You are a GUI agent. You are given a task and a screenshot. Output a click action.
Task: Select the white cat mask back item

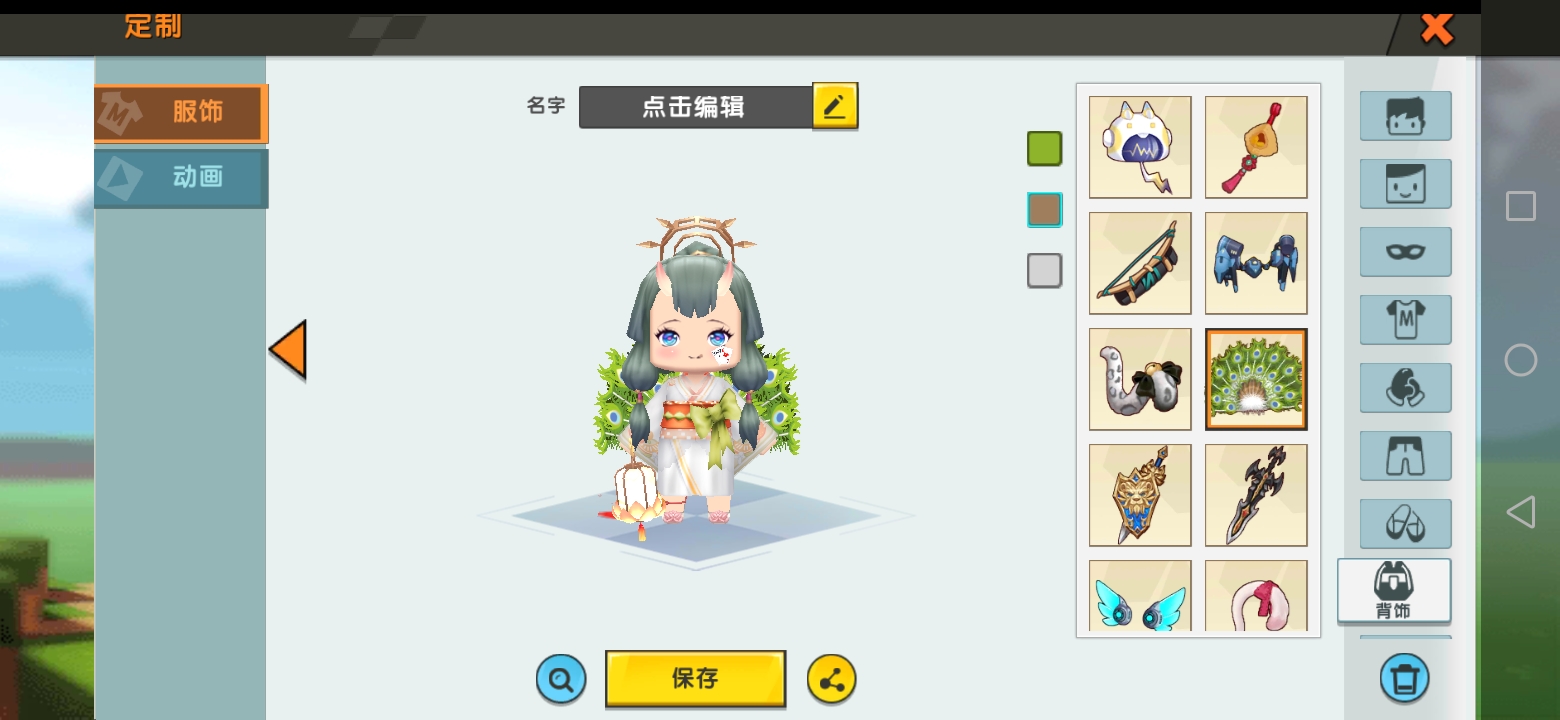[x=1140, y=147]
